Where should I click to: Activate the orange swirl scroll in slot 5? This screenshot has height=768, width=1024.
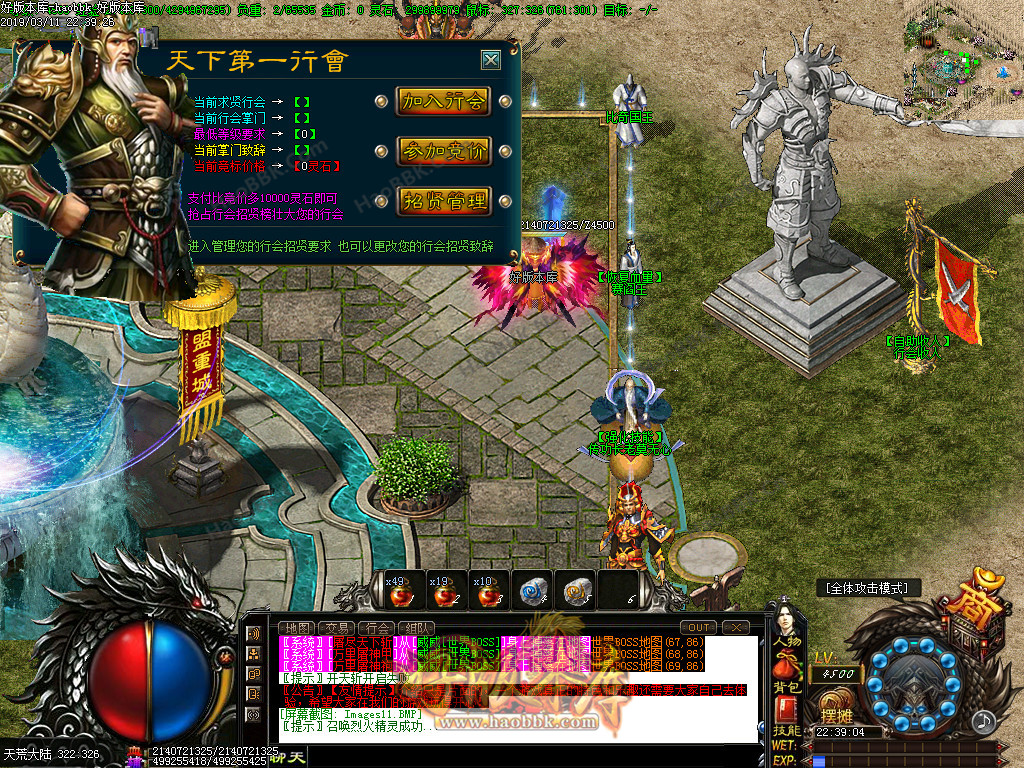[x=574, y=592]
